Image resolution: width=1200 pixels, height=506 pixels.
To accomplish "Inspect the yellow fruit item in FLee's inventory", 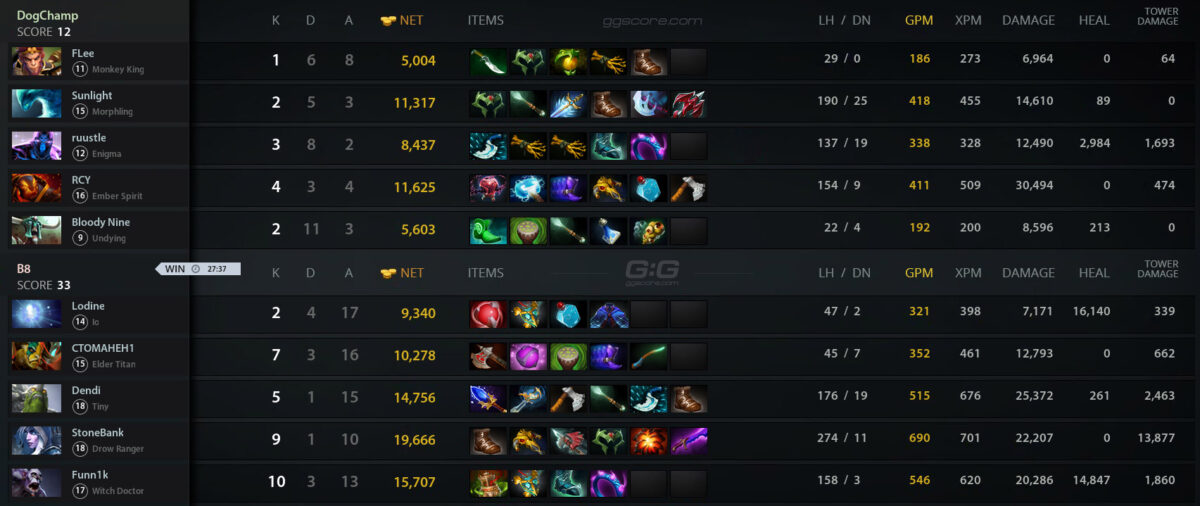I will pos(568,62).
